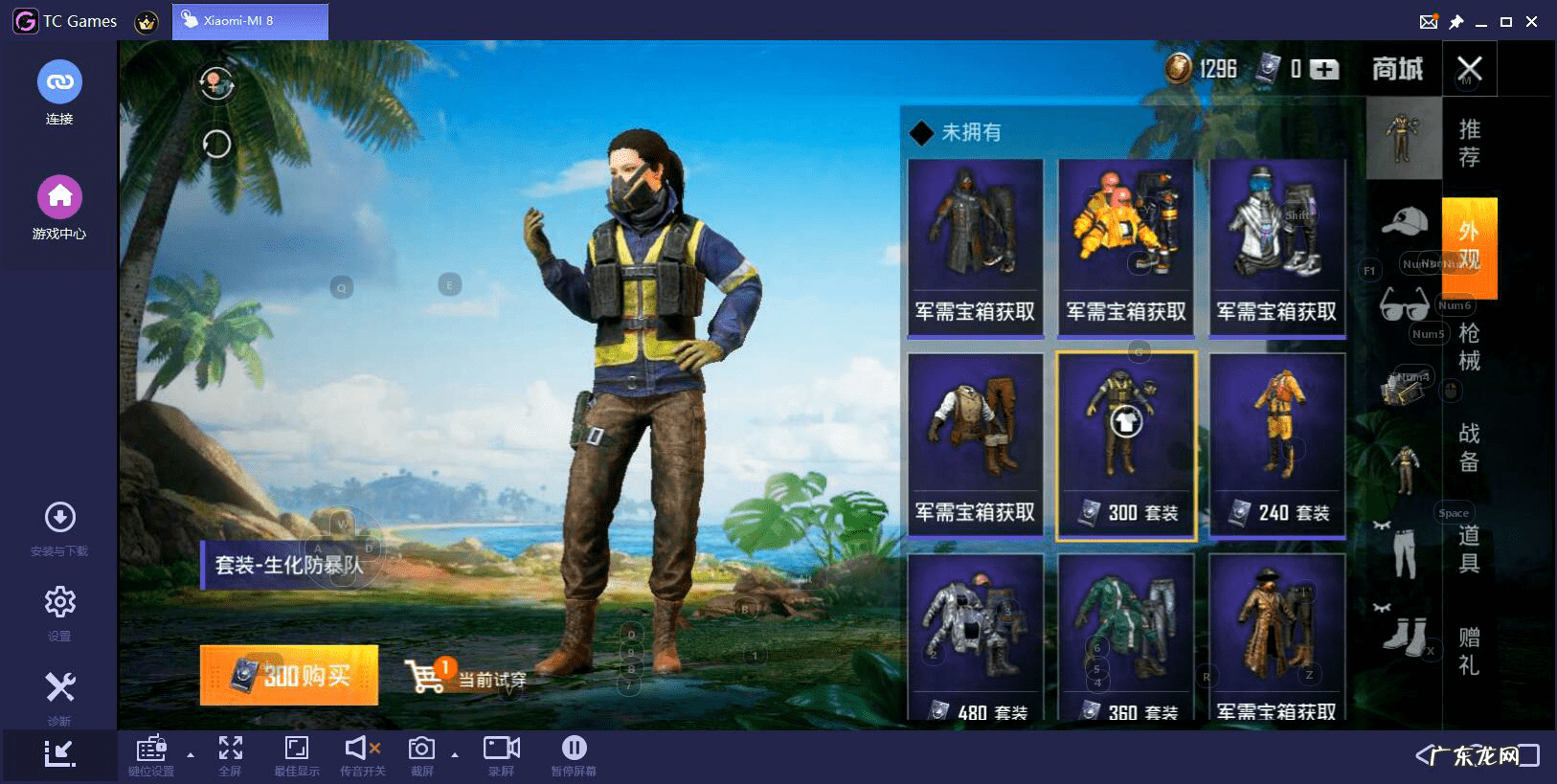Switch to the 枪械 tab
Image resolution: width=1557 pixels, height=784 pixels.
[1469, 347]
